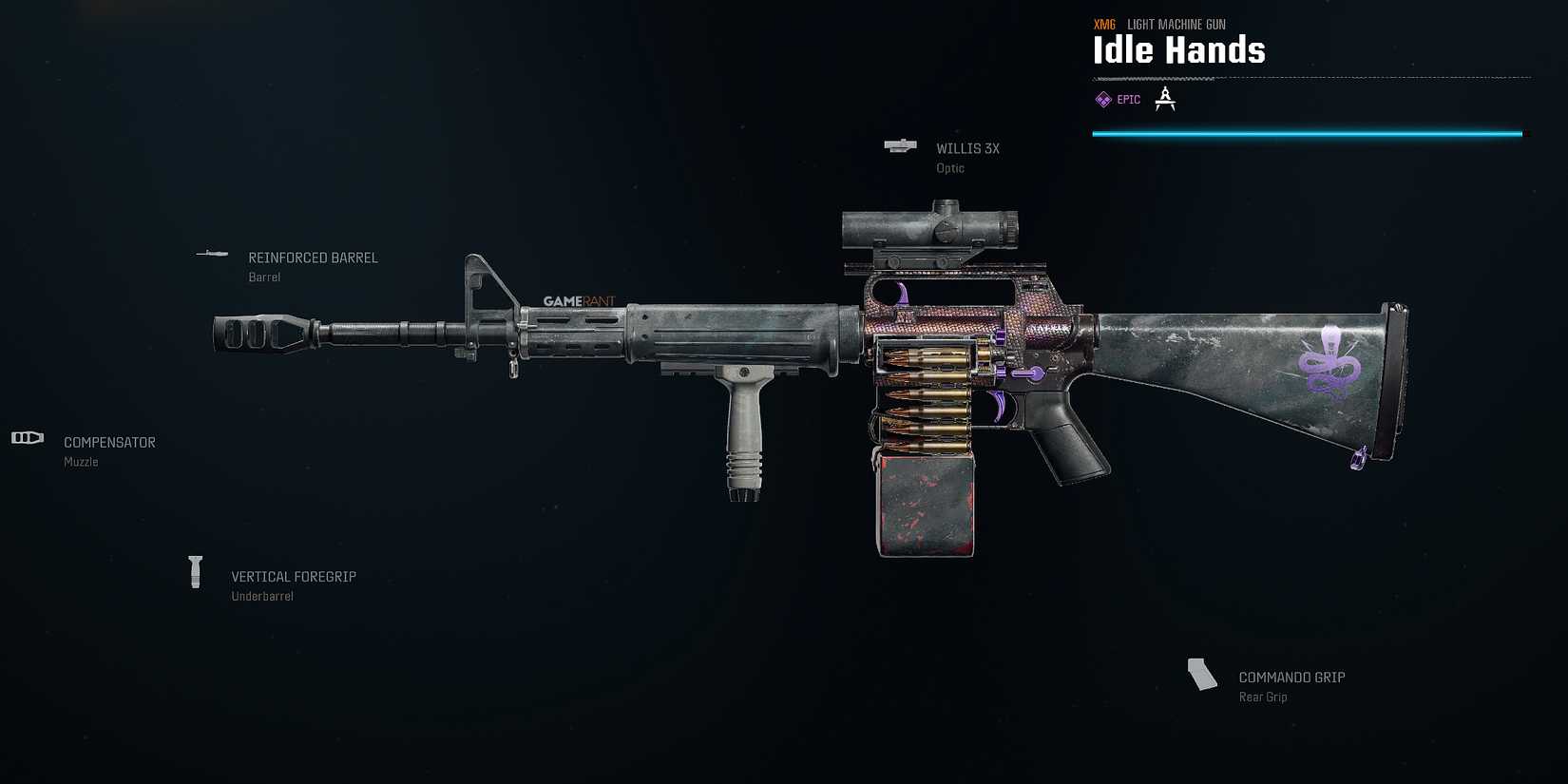Select the Willis 3X optic icon

[x=900, y=145]
